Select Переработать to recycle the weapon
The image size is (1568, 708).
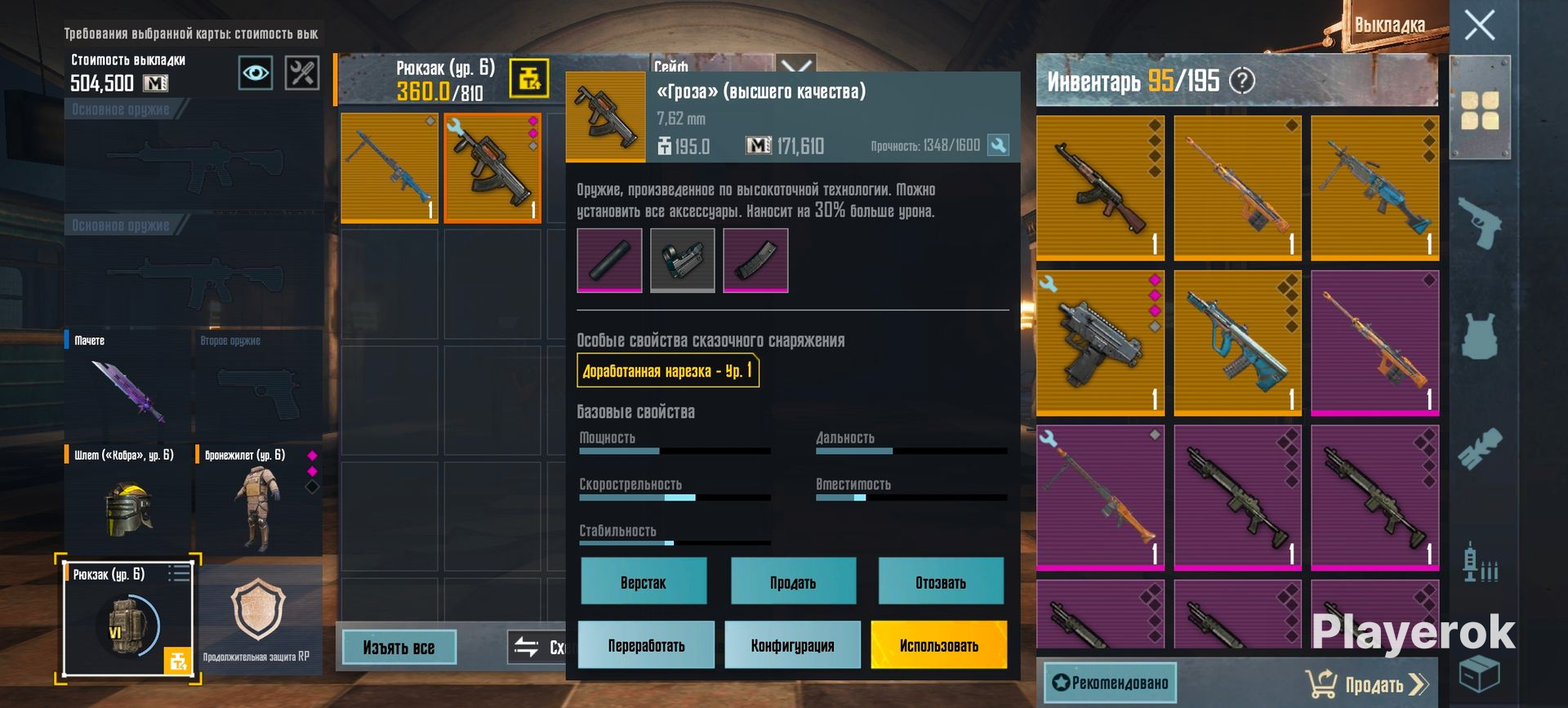point(646,645)
